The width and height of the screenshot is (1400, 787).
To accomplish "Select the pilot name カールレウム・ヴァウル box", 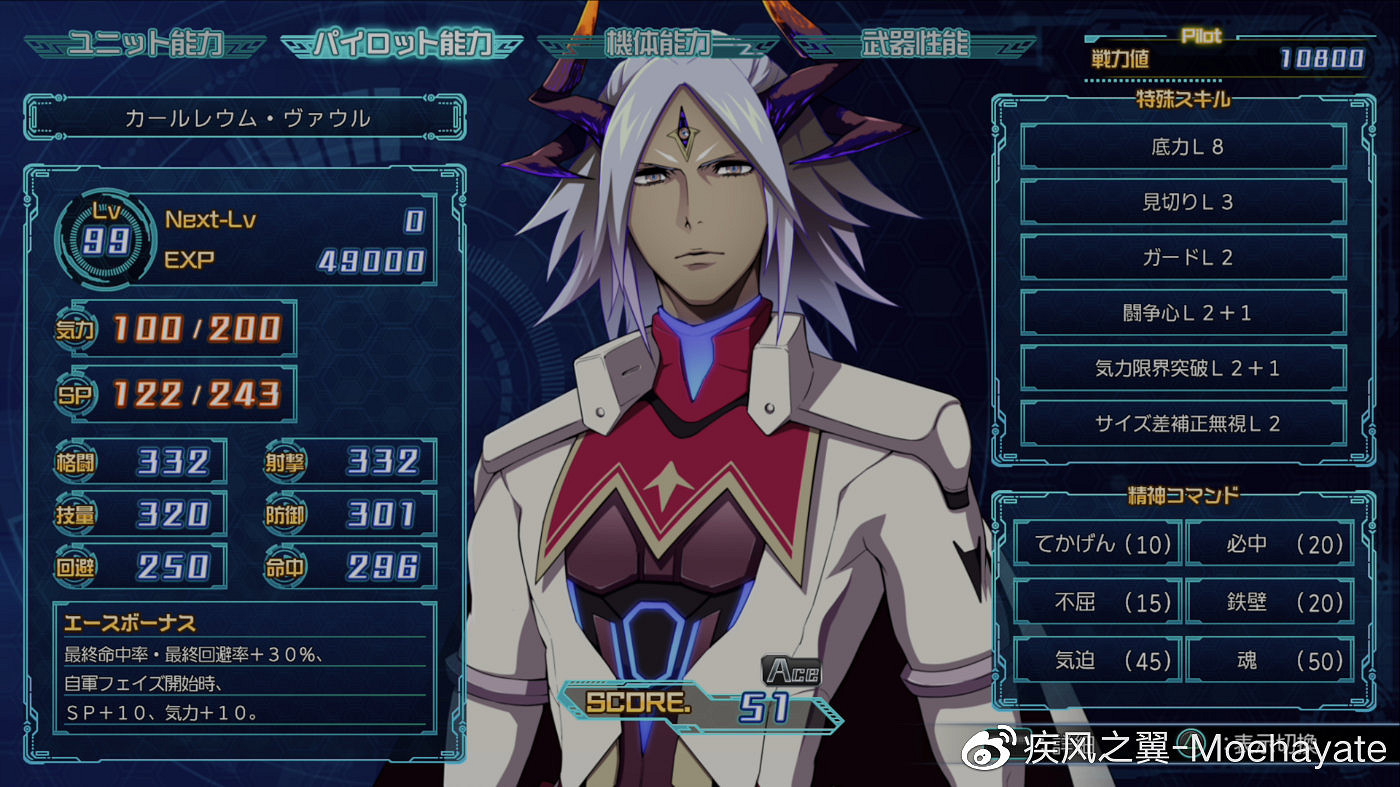I will click(246, 119).
